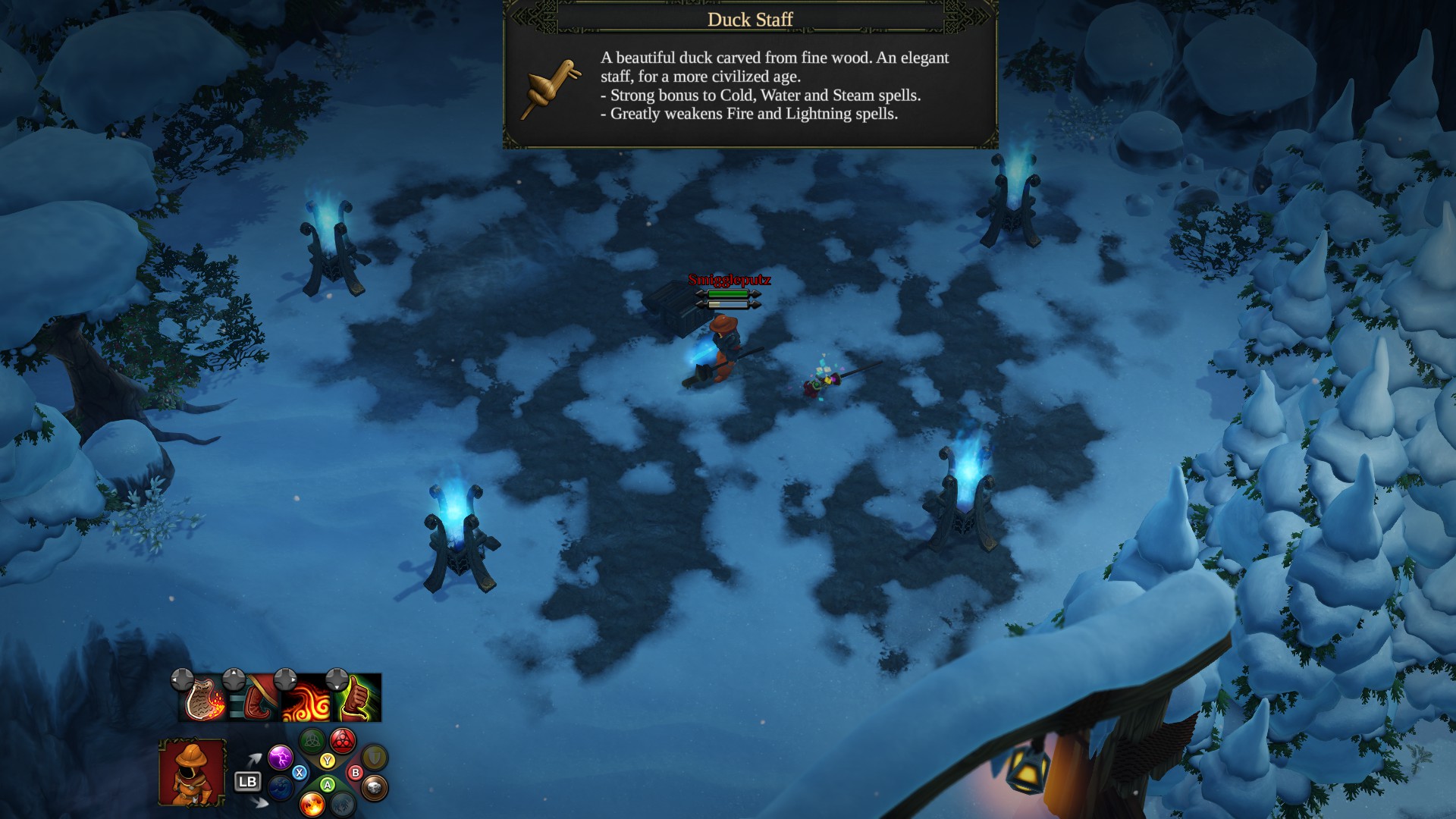Choose the red Arcane element orb
This screenshot has height=819, width=1456.
(x=343, y=740)
